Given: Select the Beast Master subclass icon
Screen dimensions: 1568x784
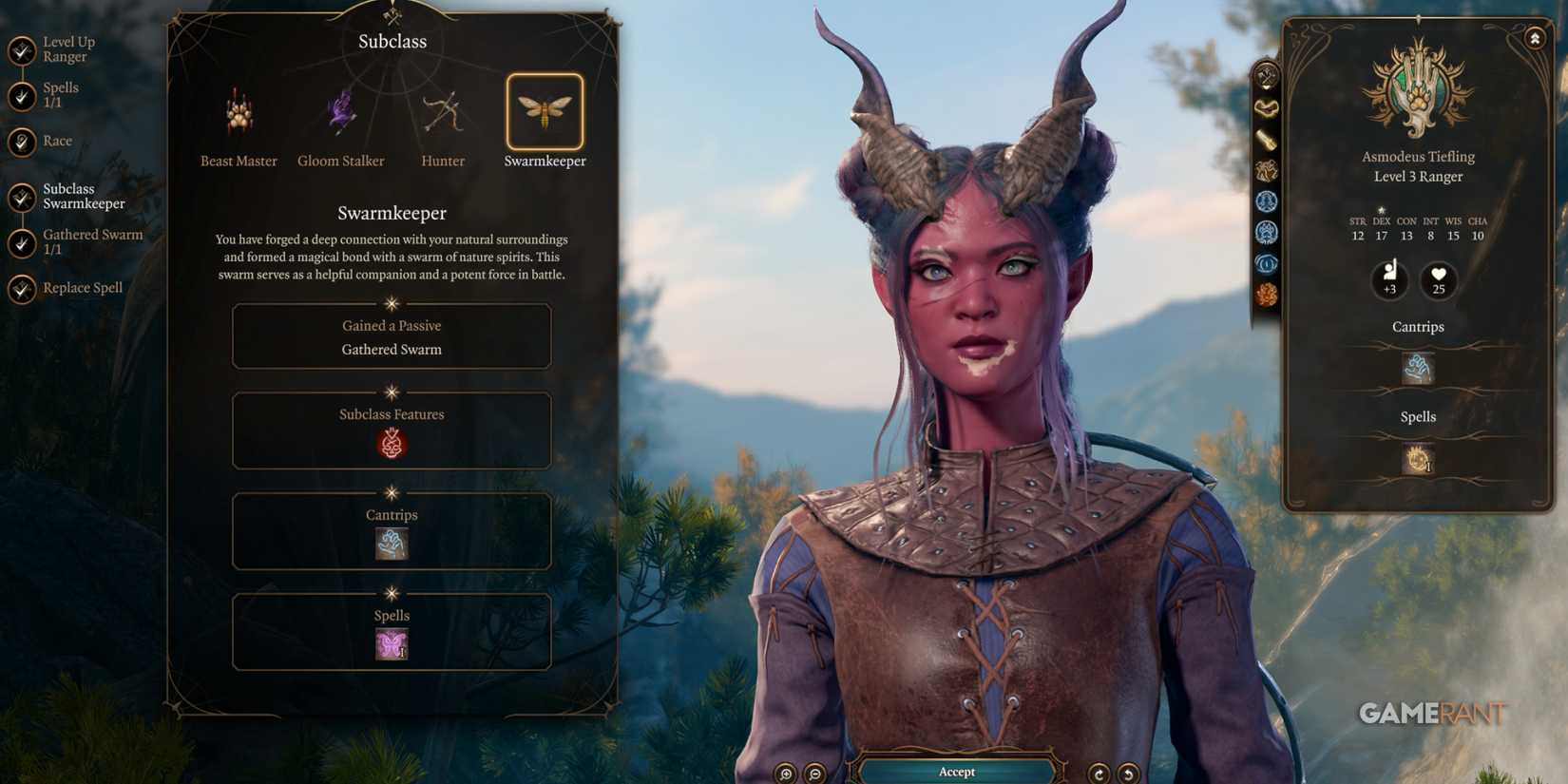Looking at the screenshot, I should click(x=237, y=111).
